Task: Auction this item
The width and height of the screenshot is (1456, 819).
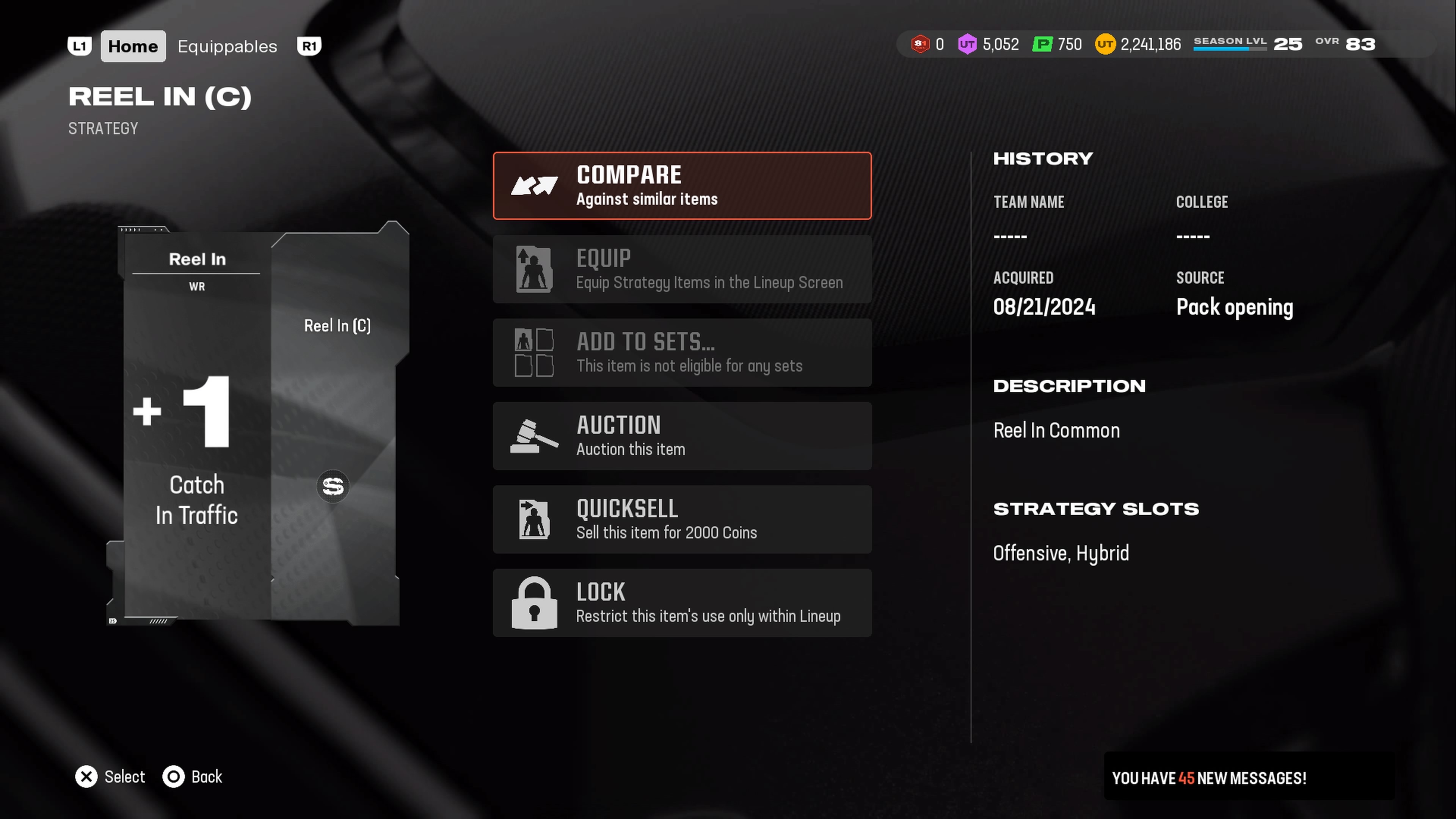Action: pyautogui.click(x=682, y=436)
